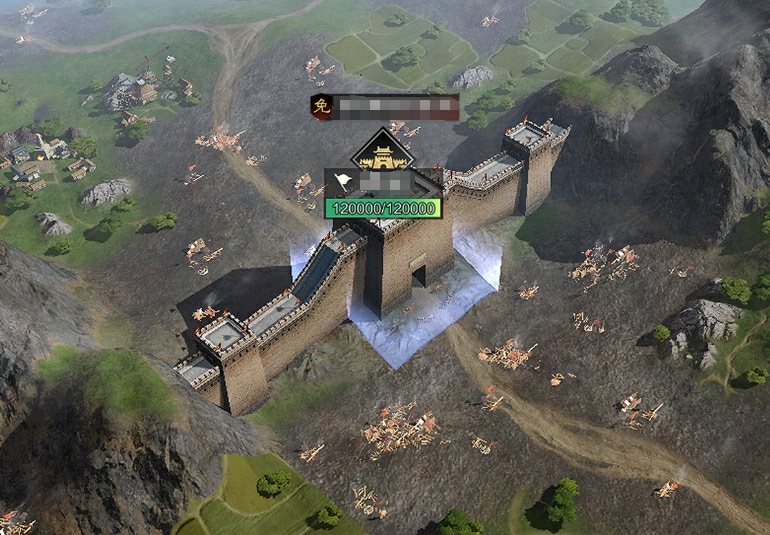Open the white flag fortress nameplate

[345, 184]
